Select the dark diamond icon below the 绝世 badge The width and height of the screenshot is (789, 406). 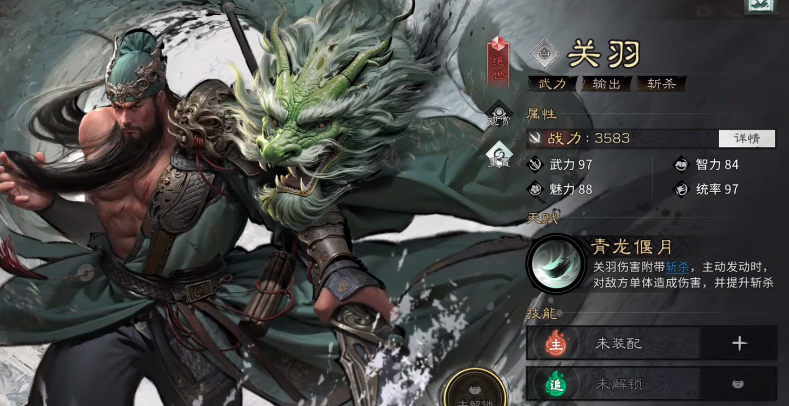pos(499,116)
